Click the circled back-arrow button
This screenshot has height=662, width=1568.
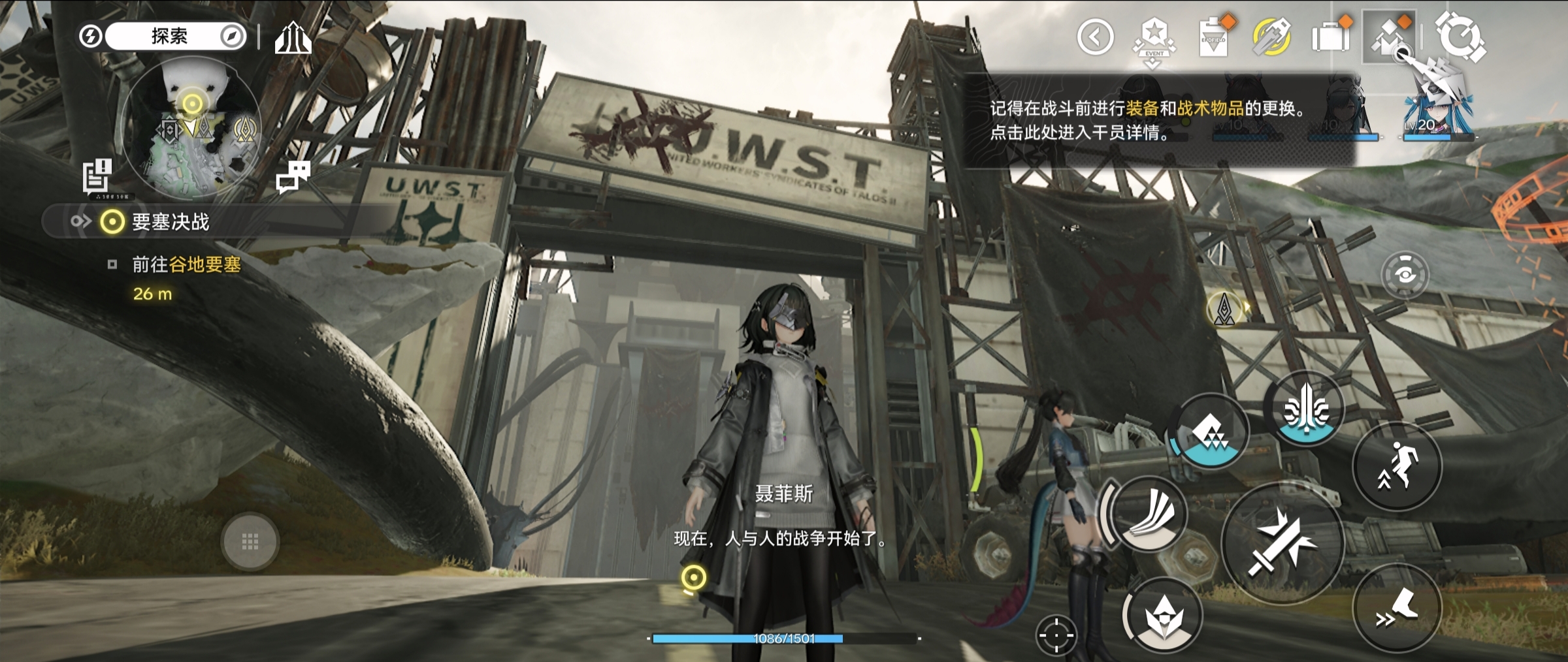click(x=1095, y=37)
